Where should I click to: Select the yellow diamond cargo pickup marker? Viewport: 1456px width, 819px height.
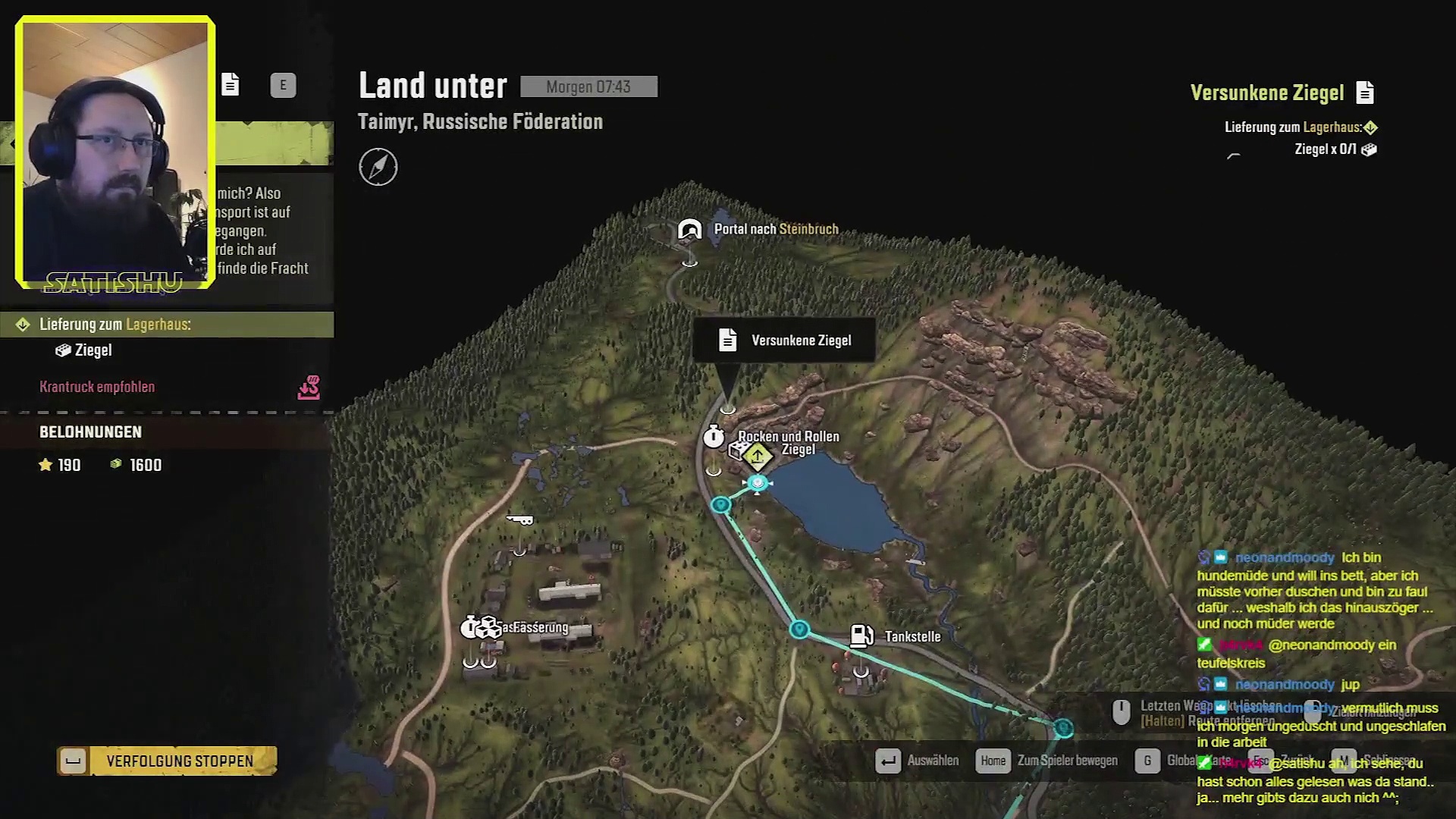pyautogui.click(x=758, y=456)
